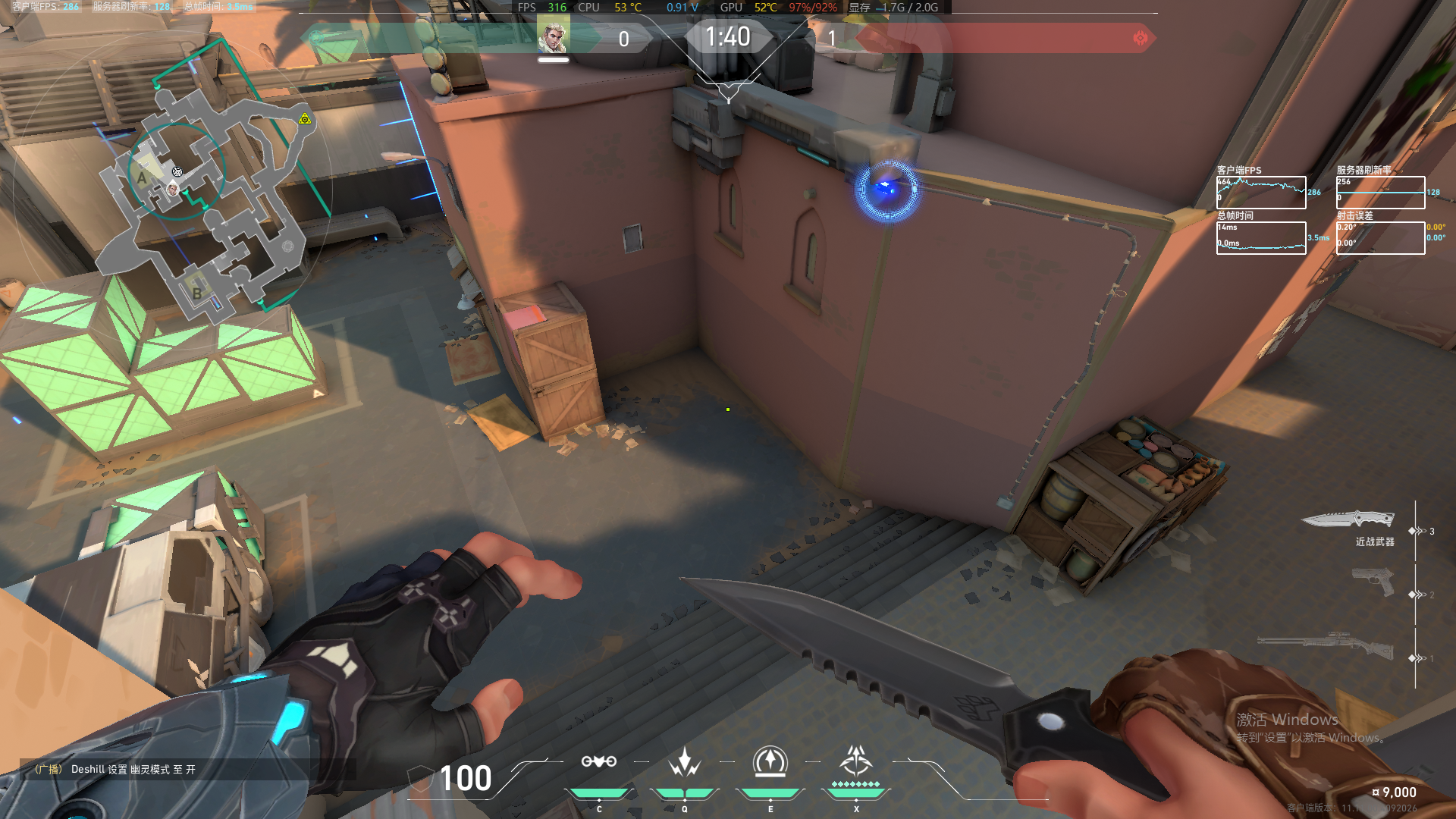Click the red spike icon in the top bar
Viewport: 1456px width, 819px height.
1140,38
